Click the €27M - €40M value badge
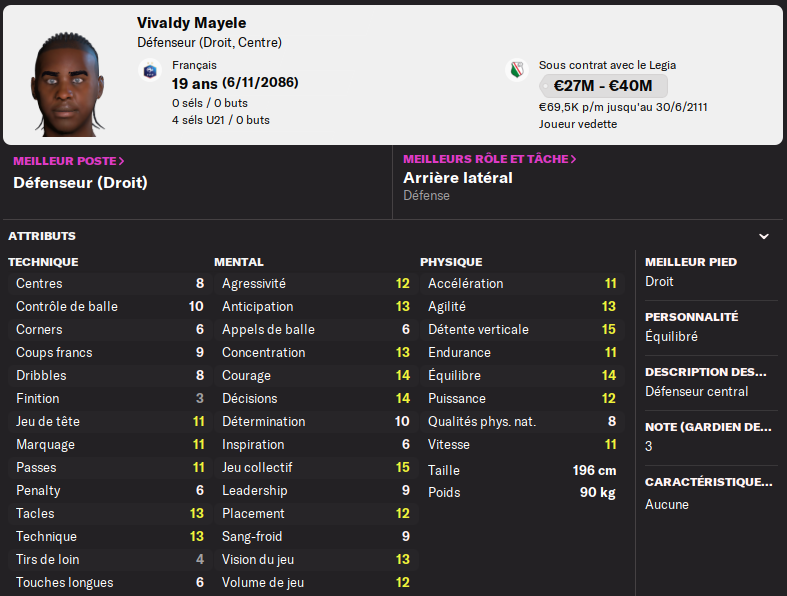Image resolution: width=787 pixels, height=596 pixels. pyautogui.click(x=603, y=86)
